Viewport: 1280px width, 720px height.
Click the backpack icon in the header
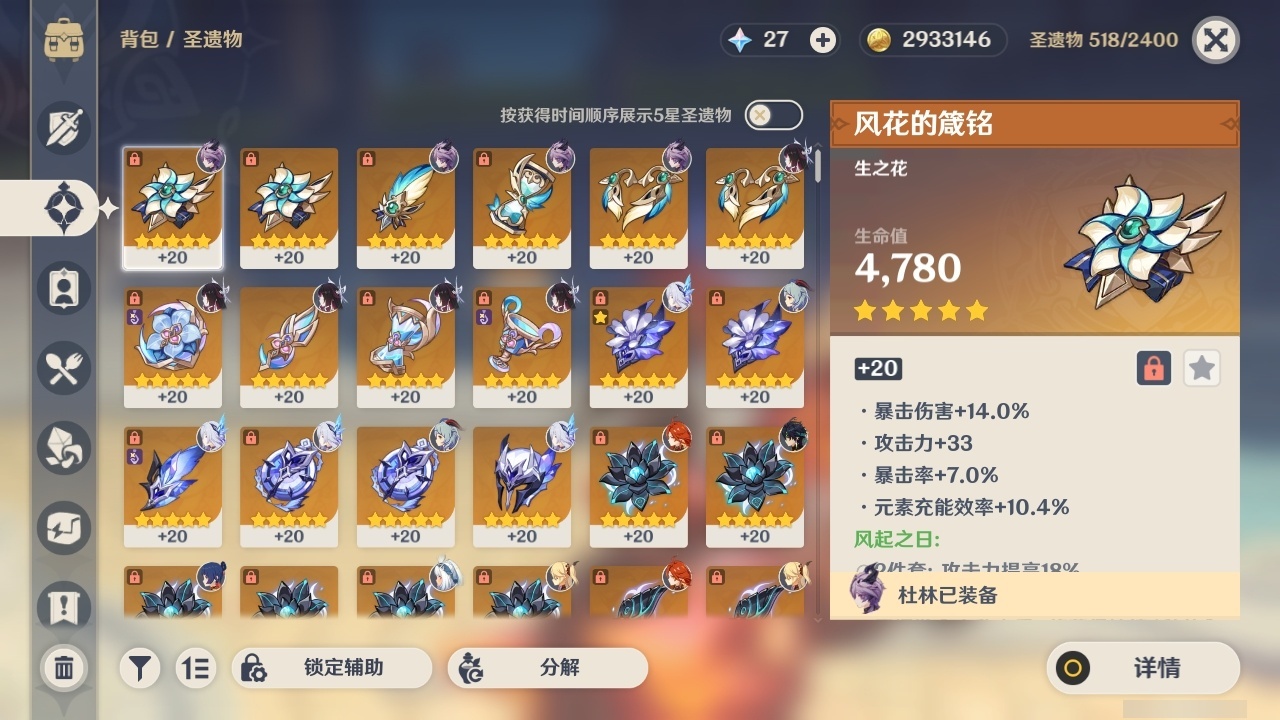click(x=63, y=40)
